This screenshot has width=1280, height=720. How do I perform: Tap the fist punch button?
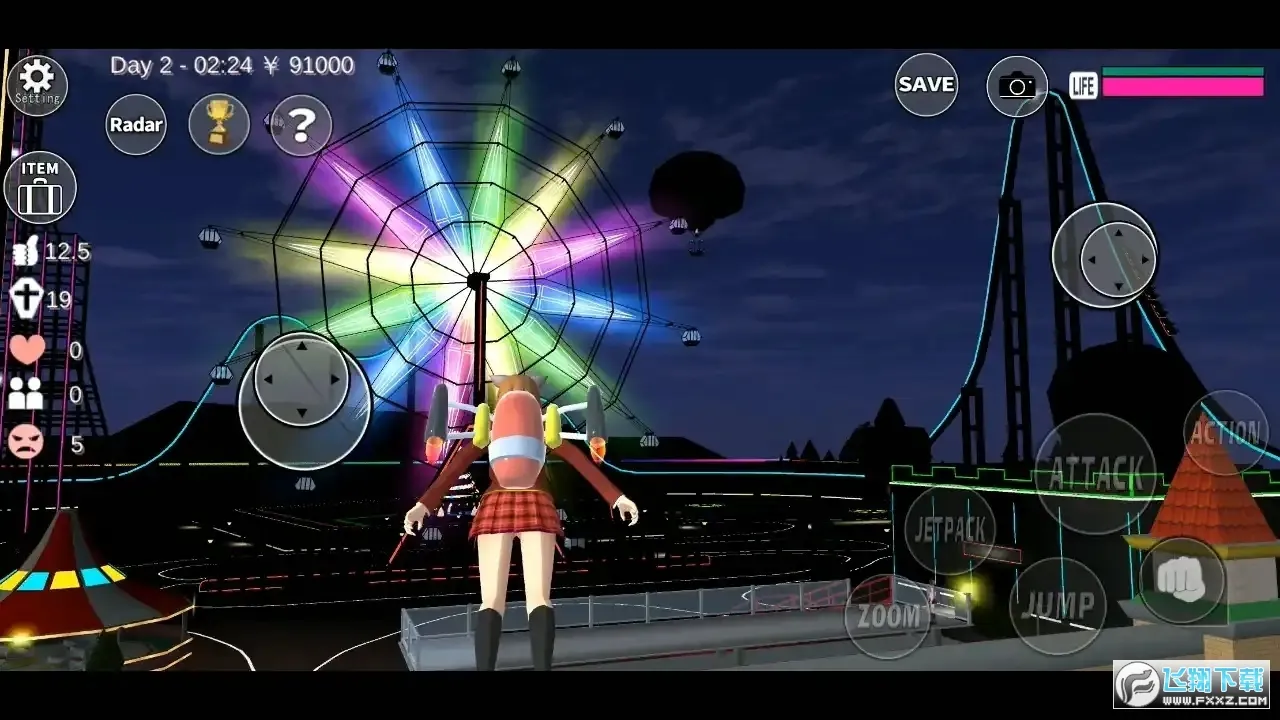(x=1182, y=580)
